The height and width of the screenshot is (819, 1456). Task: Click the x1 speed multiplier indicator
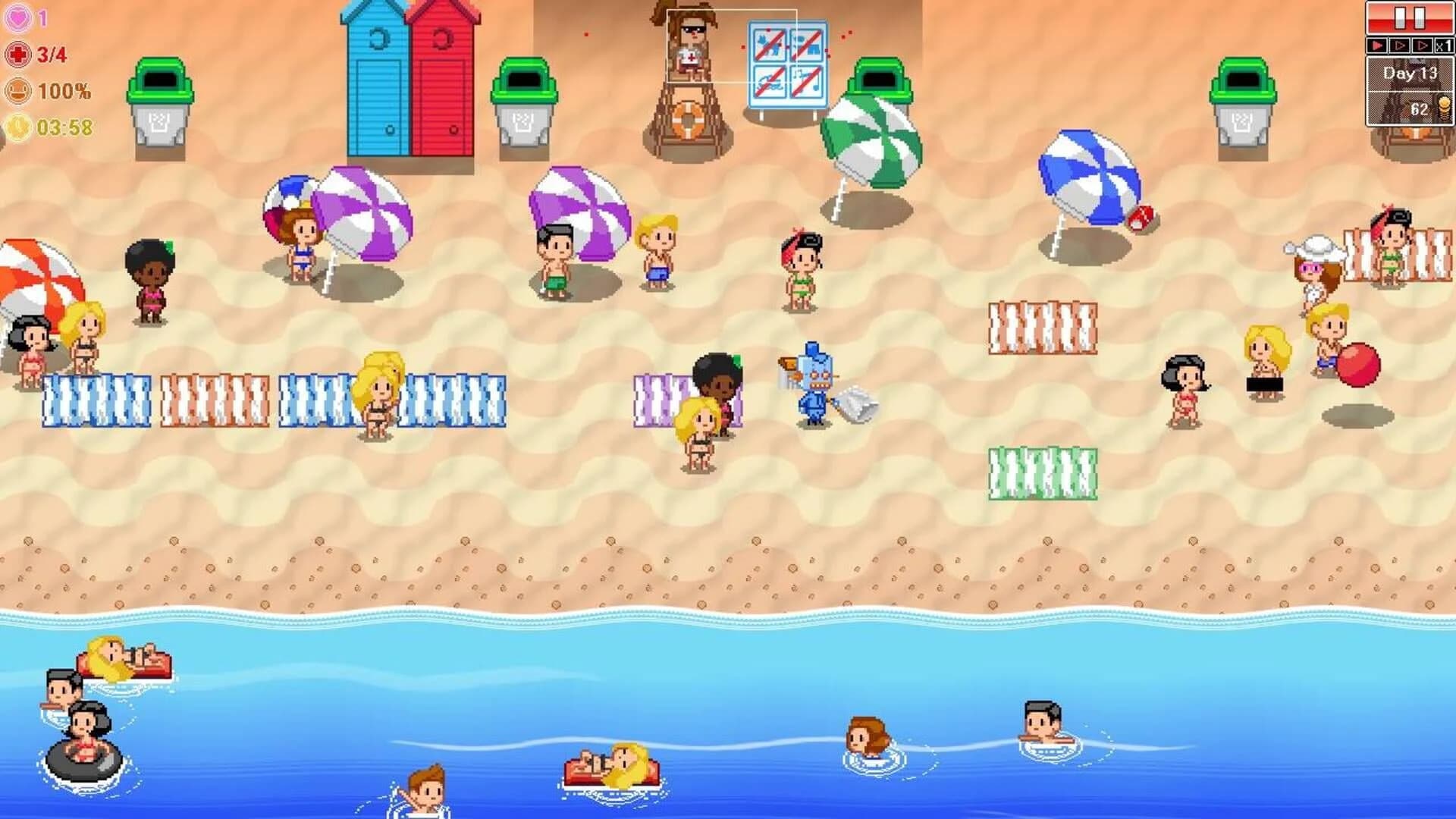click(1443, 45)
